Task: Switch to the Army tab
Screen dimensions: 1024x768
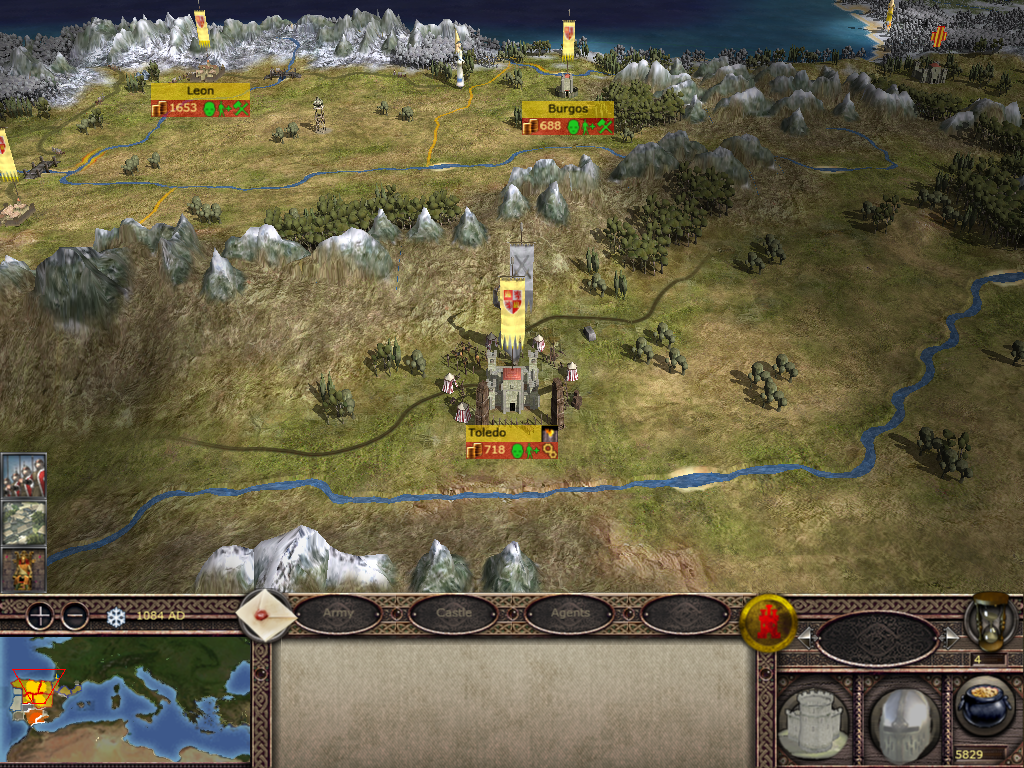Action: point(338,613)
